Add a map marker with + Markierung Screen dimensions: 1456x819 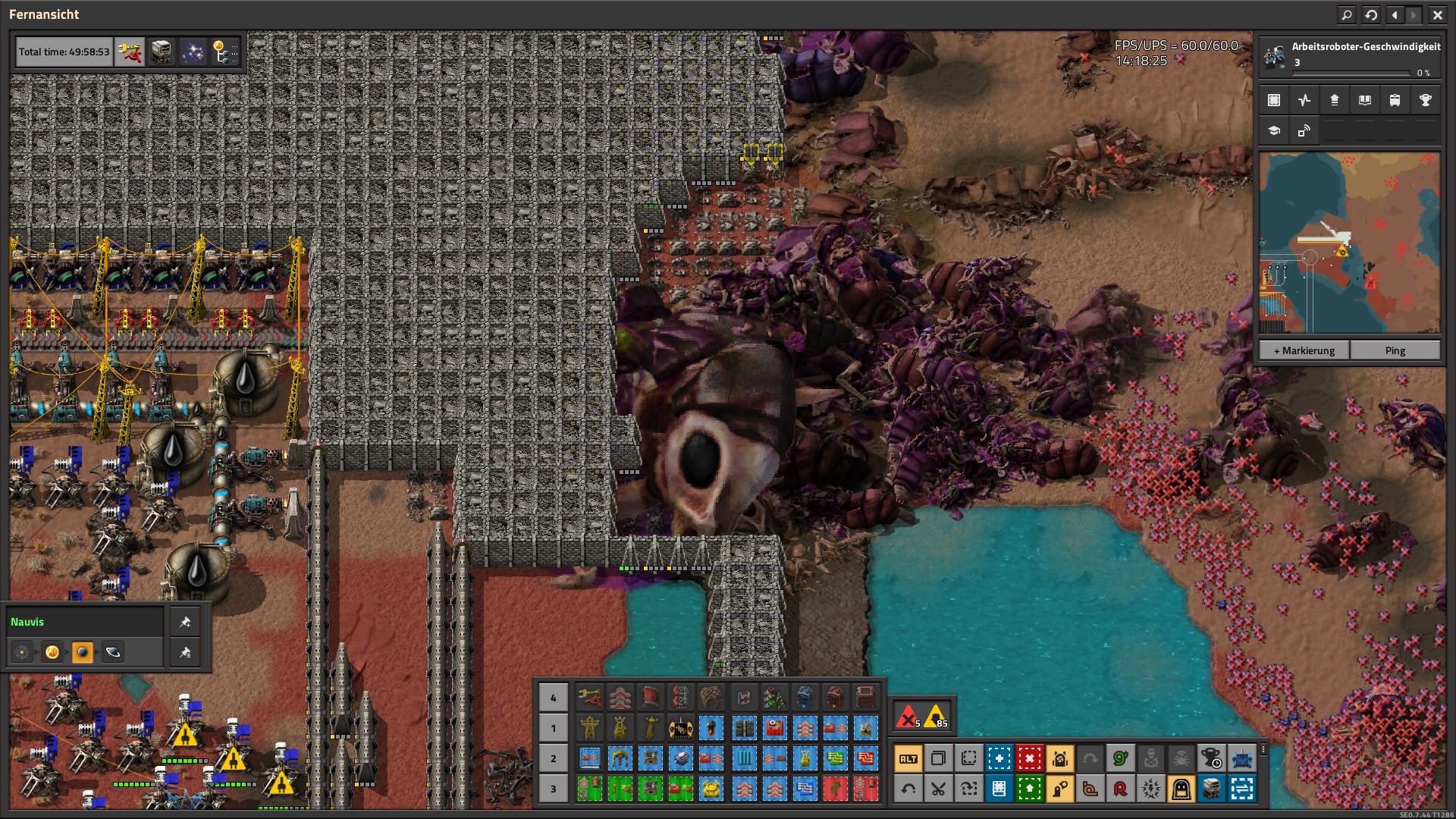tap(1304, 350)
